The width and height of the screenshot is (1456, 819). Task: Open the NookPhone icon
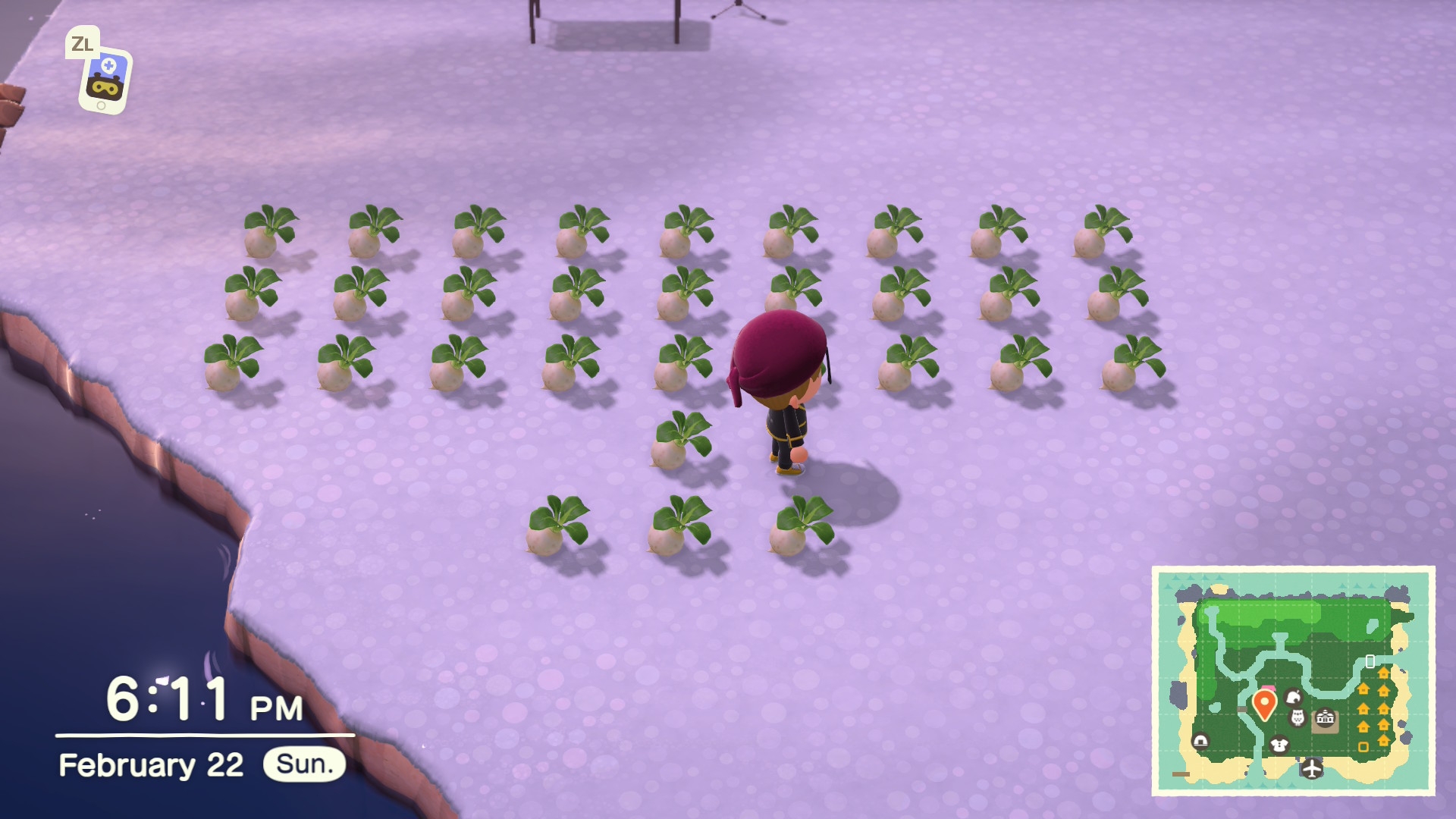tap(105, 80)
